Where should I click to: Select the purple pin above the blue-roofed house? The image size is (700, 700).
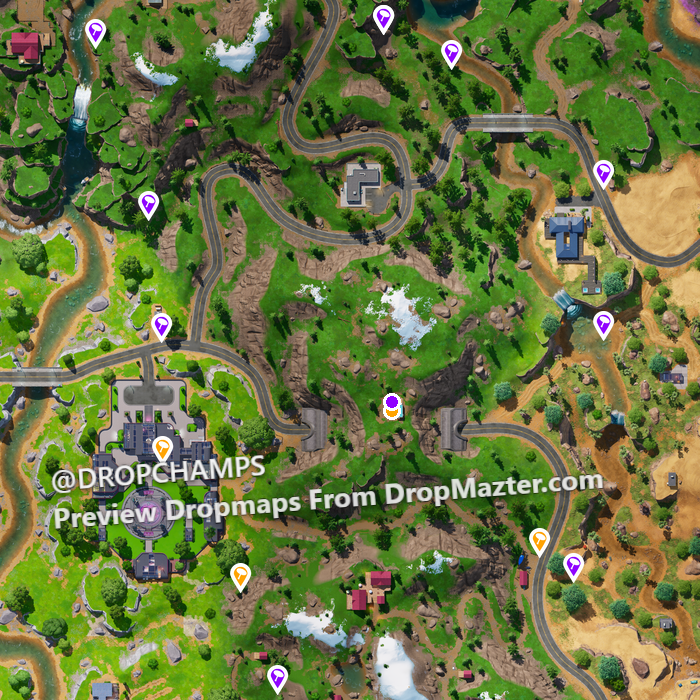(x=603, y=173)
